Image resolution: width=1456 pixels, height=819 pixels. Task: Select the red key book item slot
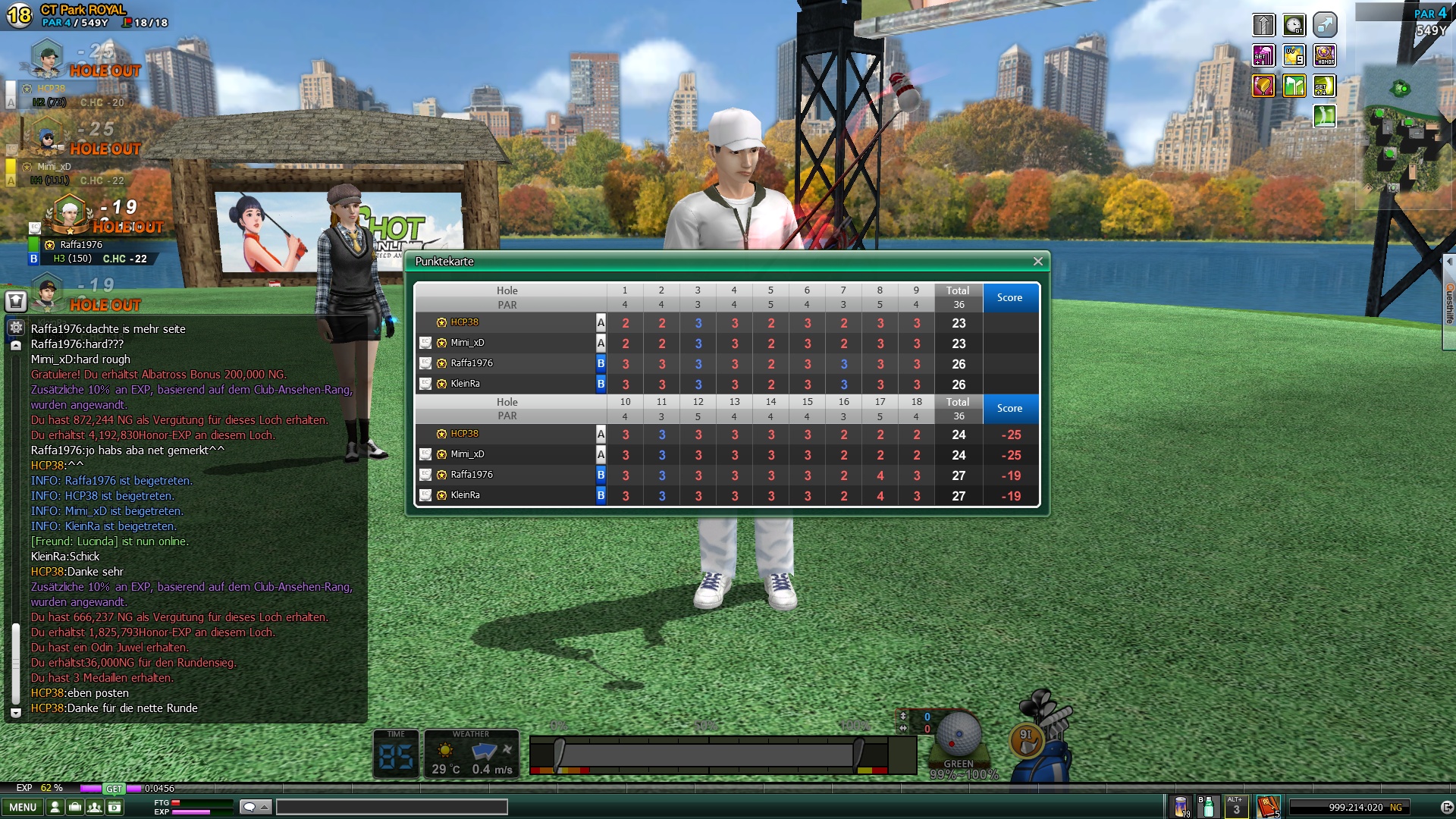1268,807
